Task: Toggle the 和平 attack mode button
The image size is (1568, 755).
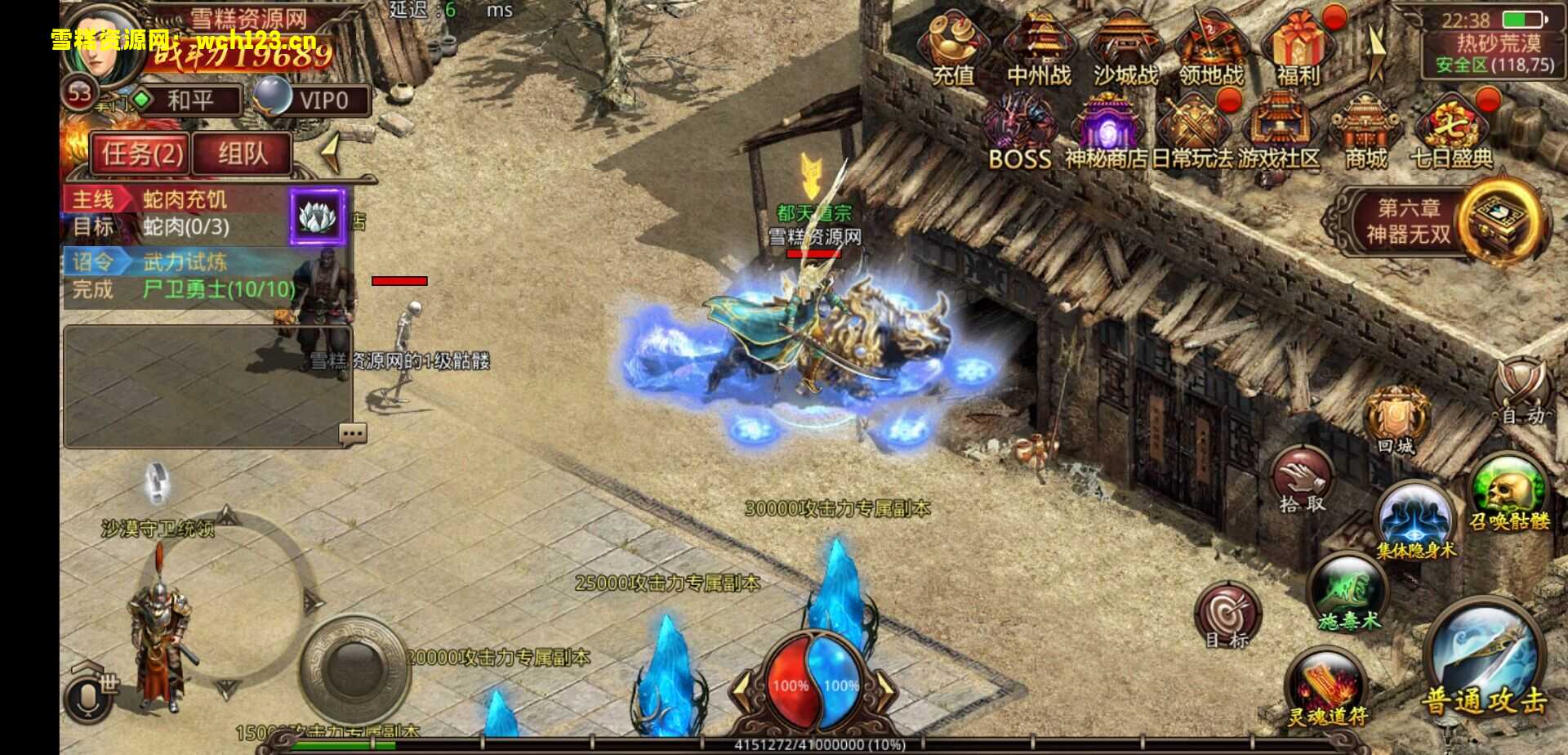Action: pyautogui.click(x=189, y=101)
